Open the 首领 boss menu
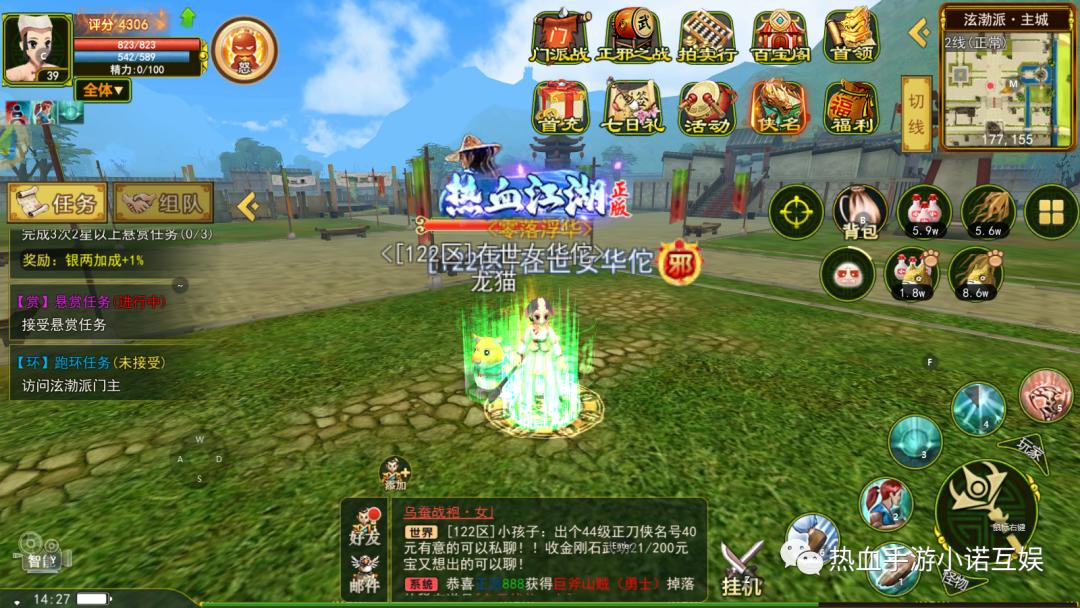The width and height of the screenshot is (1080, 608). [852, 37]
